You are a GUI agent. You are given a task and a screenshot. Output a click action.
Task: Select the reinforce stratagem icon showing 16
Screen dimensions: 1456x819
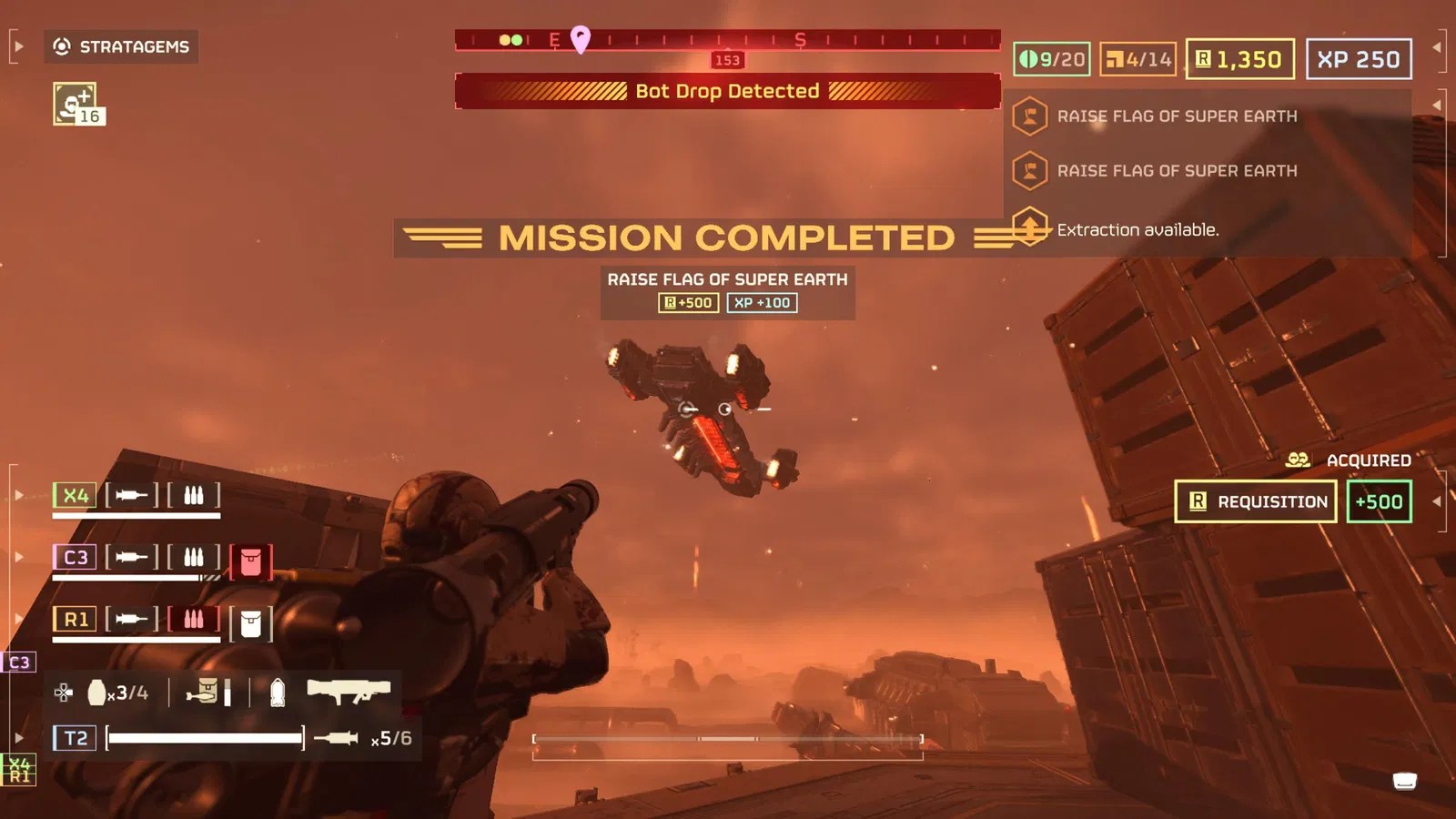(77, 104)
